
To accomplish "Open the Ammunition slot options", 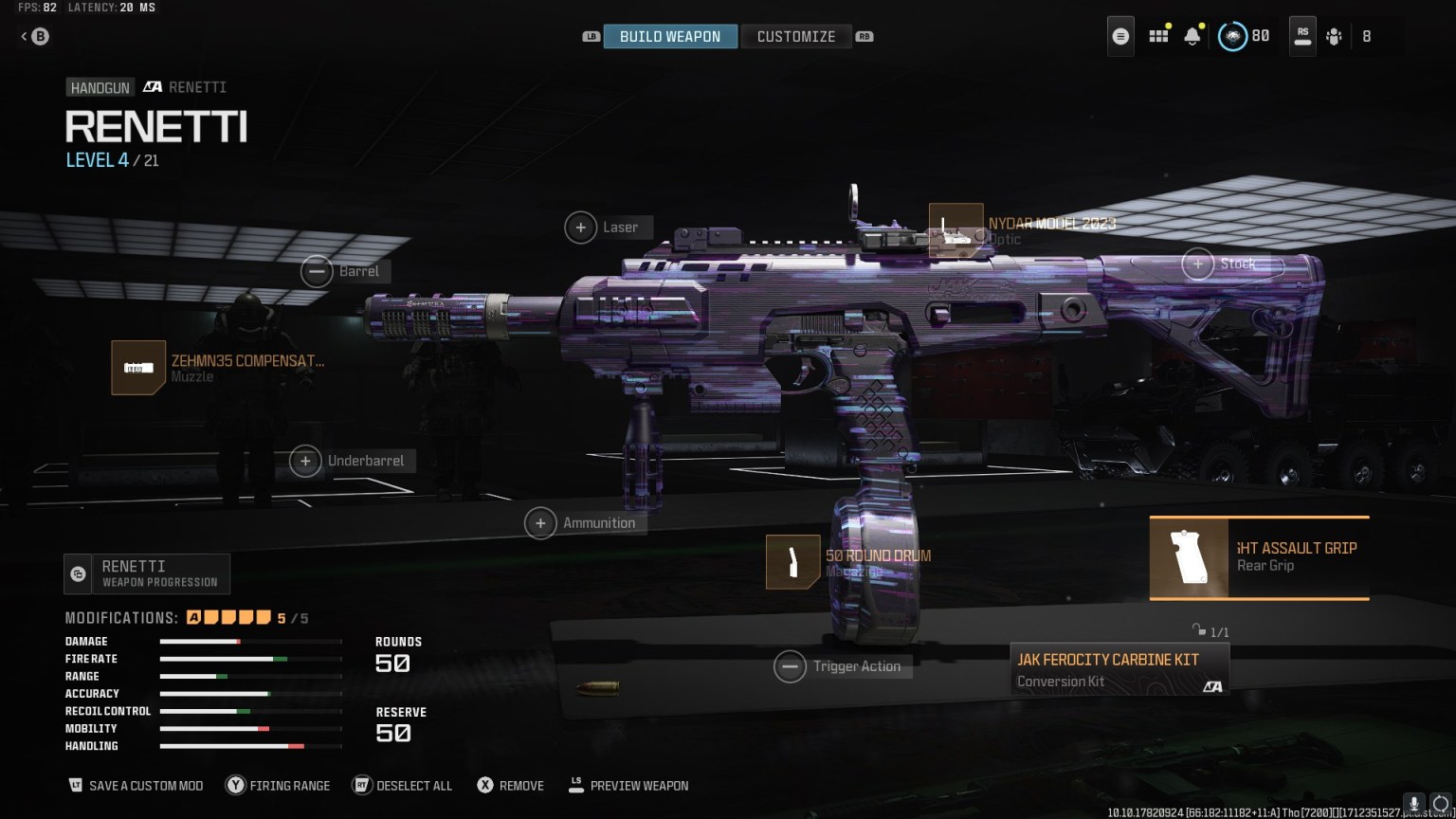I will tap(540, 522).
